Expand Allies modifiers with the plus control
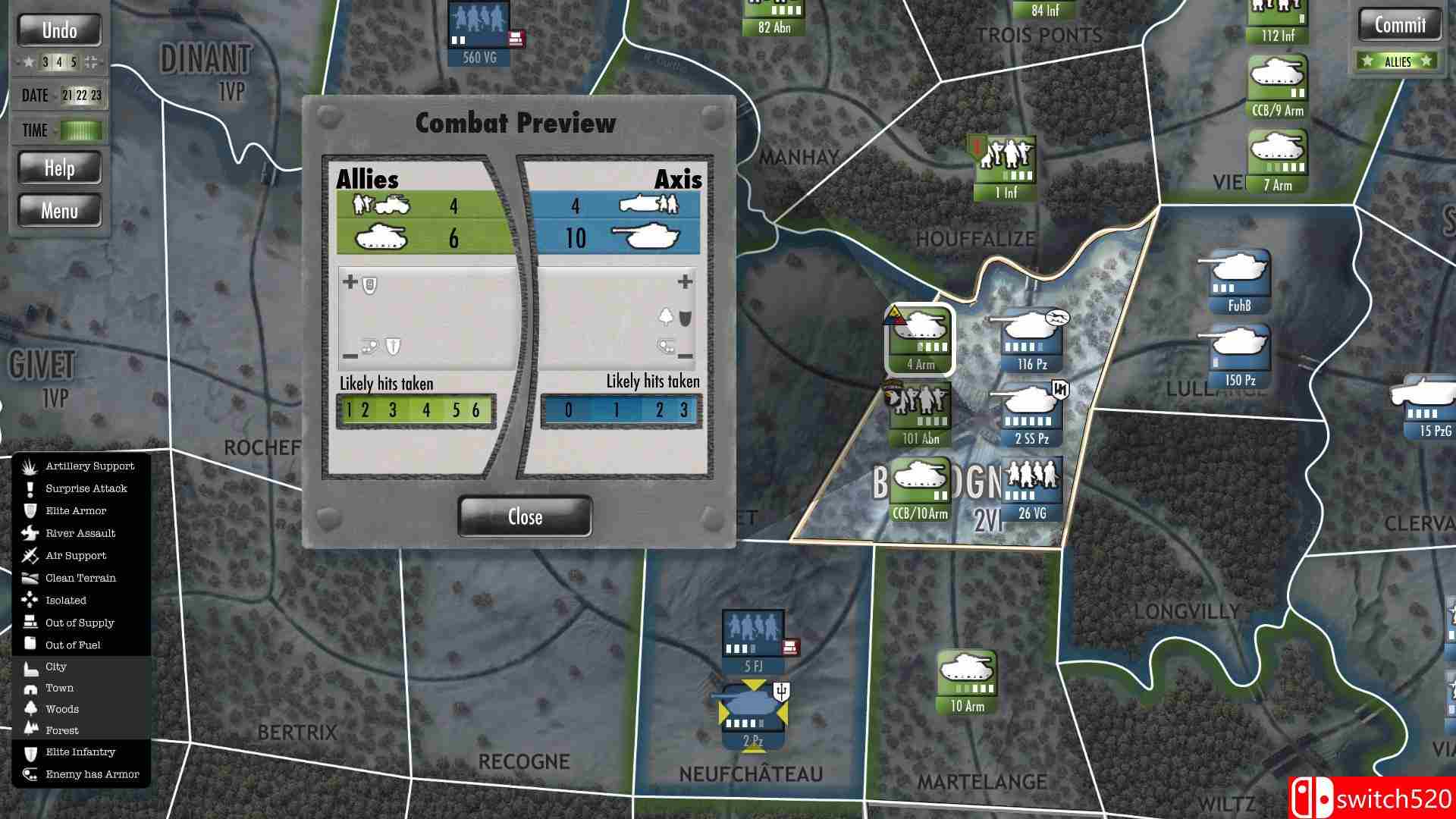1456x819 pixels. pyautogui.click(x=350, y=281)
